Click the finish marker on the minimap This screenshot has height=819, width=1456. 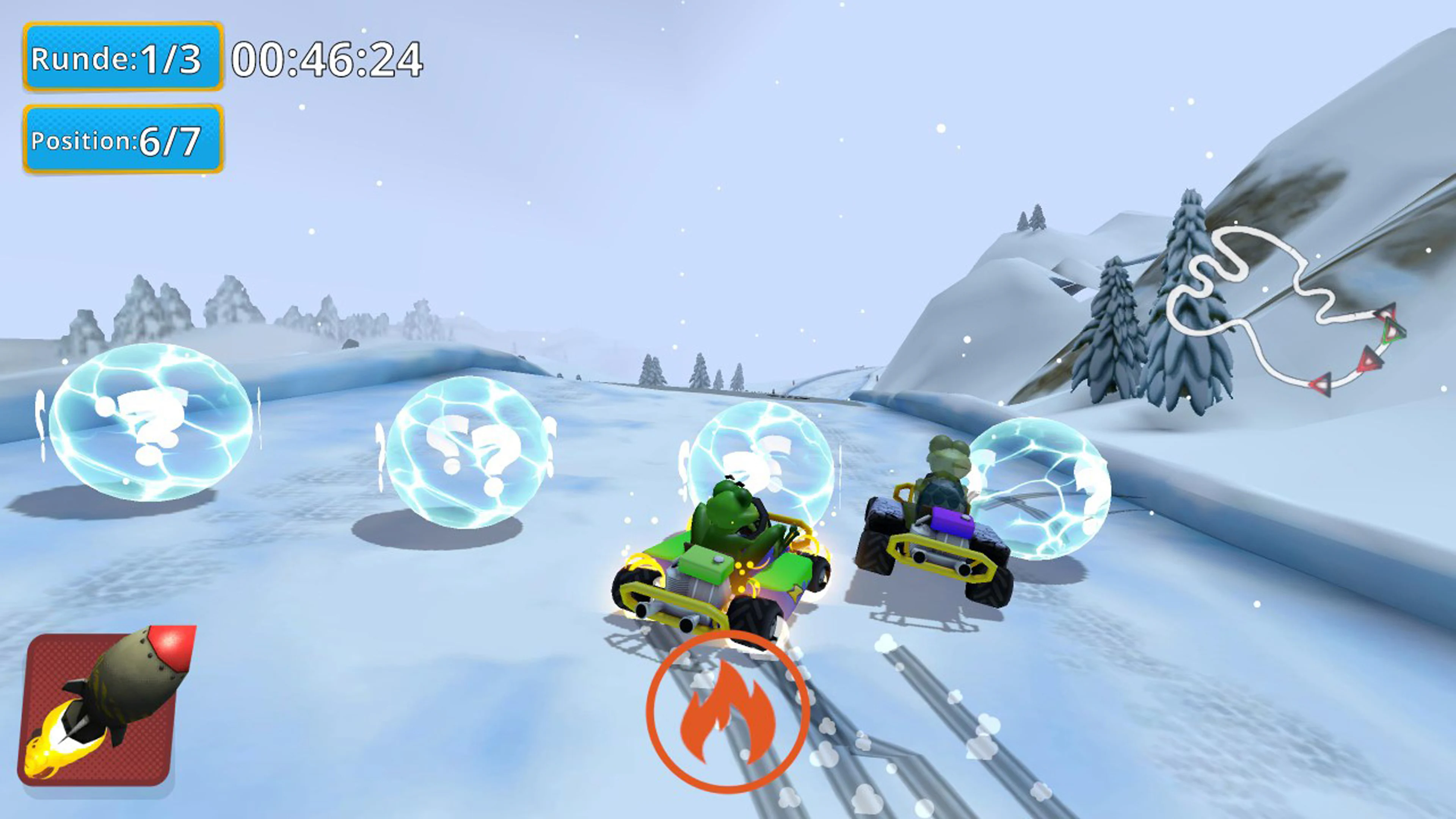click(x=1395, y=330)
